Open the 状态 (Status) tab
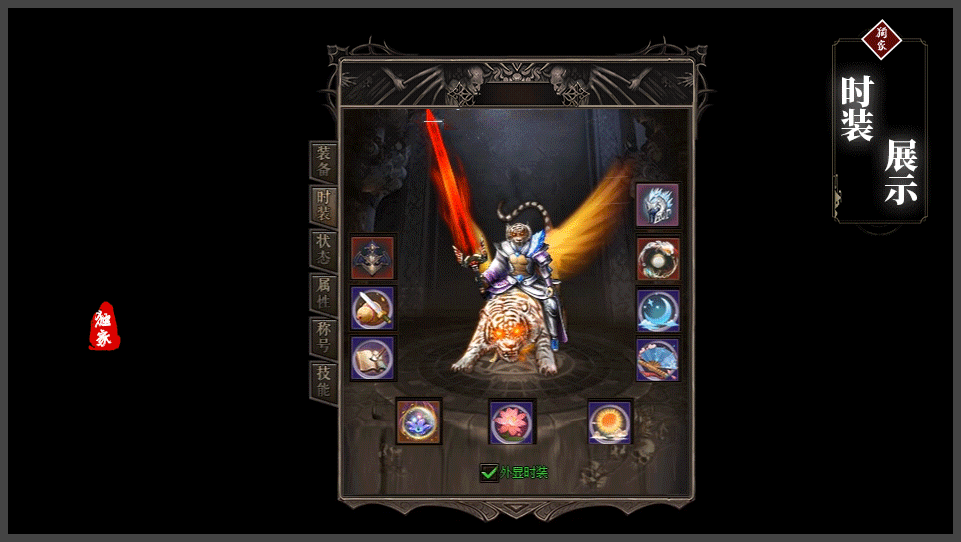961x542 pixels. coord(323,249)
